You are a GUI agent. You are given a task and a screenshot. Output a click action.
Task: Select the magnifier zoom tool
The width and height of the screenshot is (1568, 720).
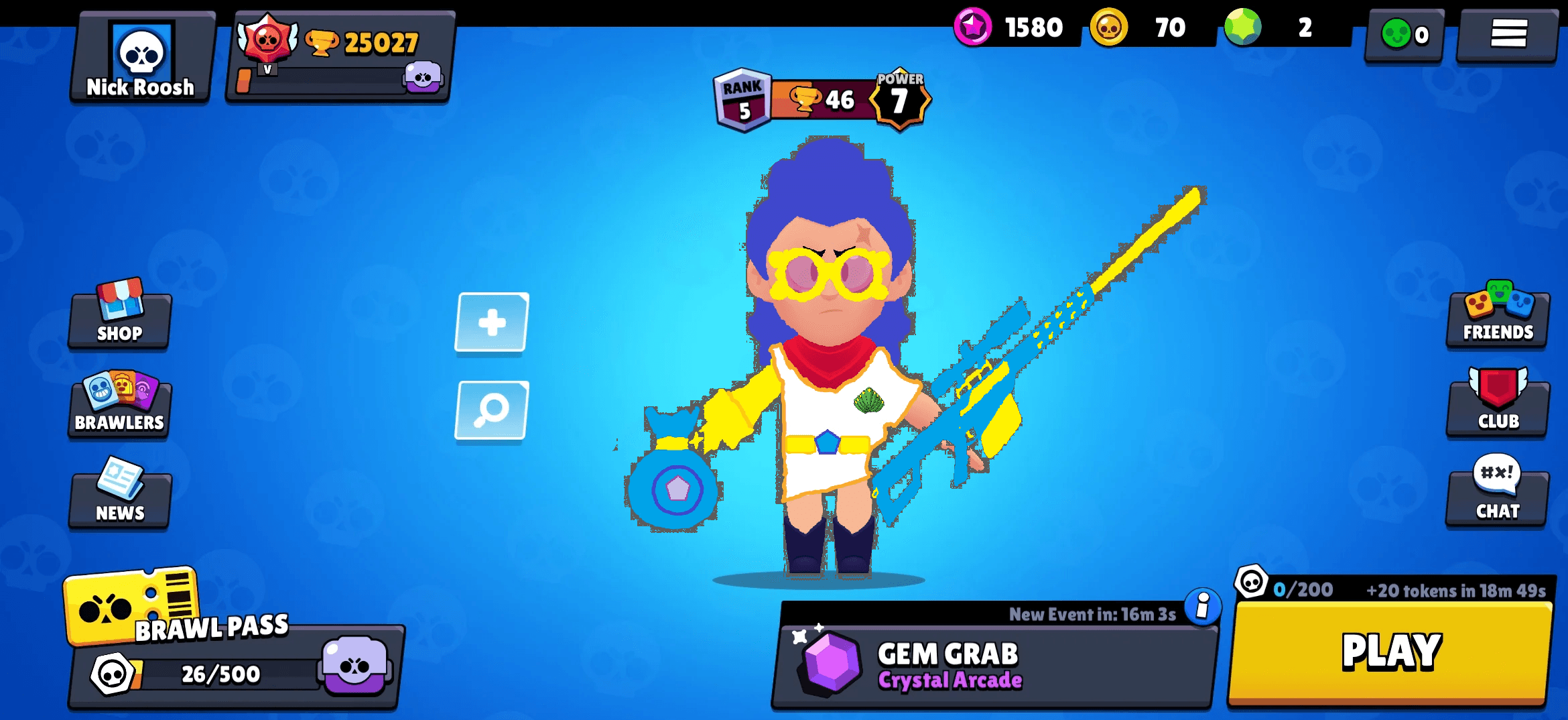coord(491,410)
